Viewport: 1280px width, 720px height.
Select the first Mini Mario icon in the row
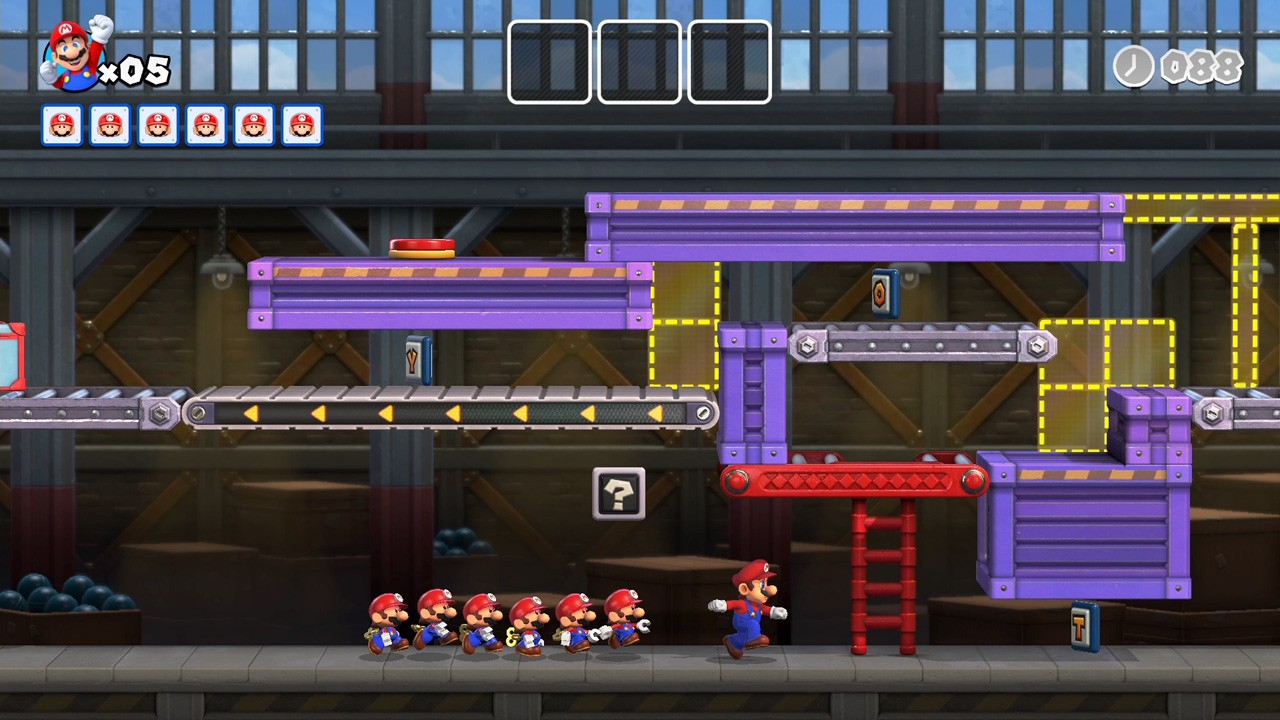coord(61,124)
